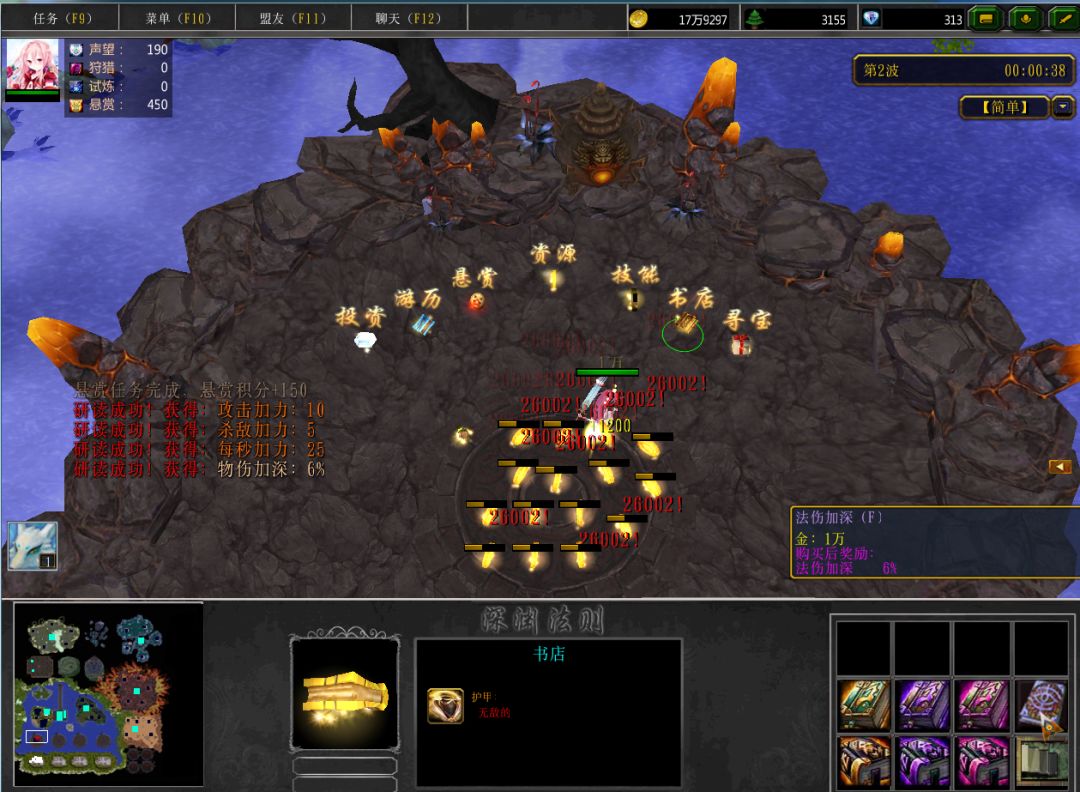This screenshot has height=792, width=1080.
Task: Select the white wolf hero icon
Action: pos(32,546)
